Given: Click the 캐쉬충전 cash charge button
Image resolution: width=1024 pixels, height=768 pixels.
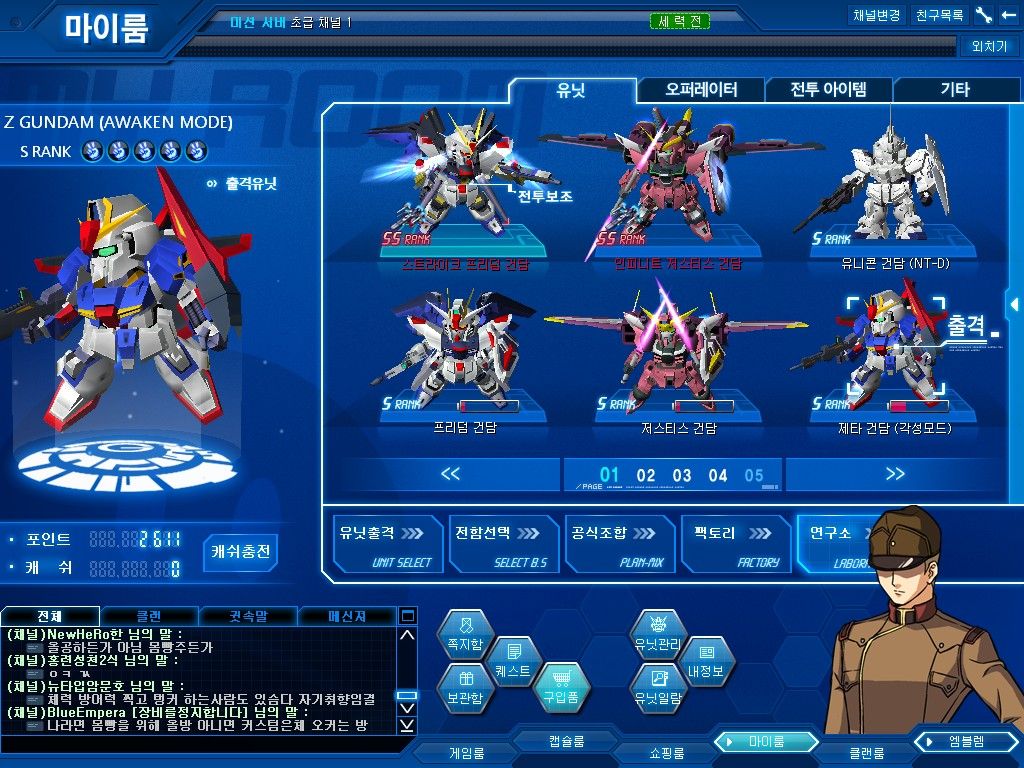Looking at the screenshot, I should click(x=240, y=552).
